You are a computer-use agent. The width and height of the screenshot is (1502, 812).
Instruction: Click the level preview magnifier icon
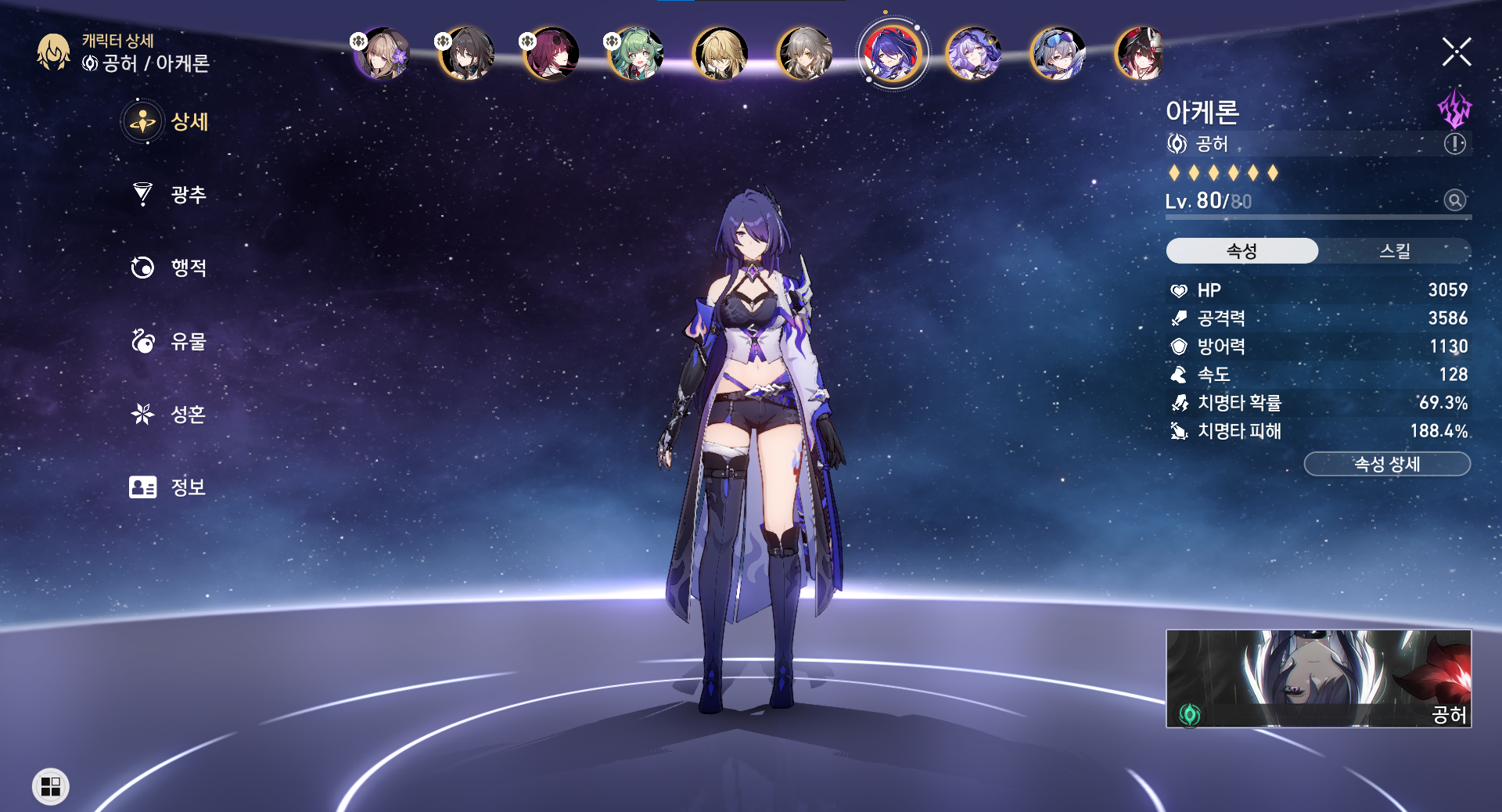click(1454, 200)
